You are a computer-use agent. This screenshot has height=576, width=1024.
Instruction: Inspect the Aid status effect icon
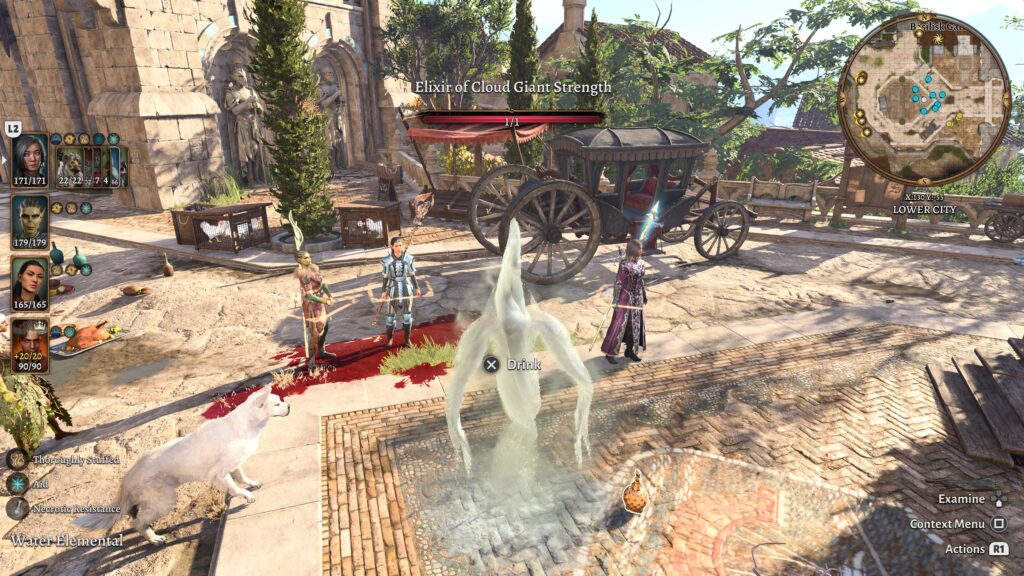pos(17,484)
